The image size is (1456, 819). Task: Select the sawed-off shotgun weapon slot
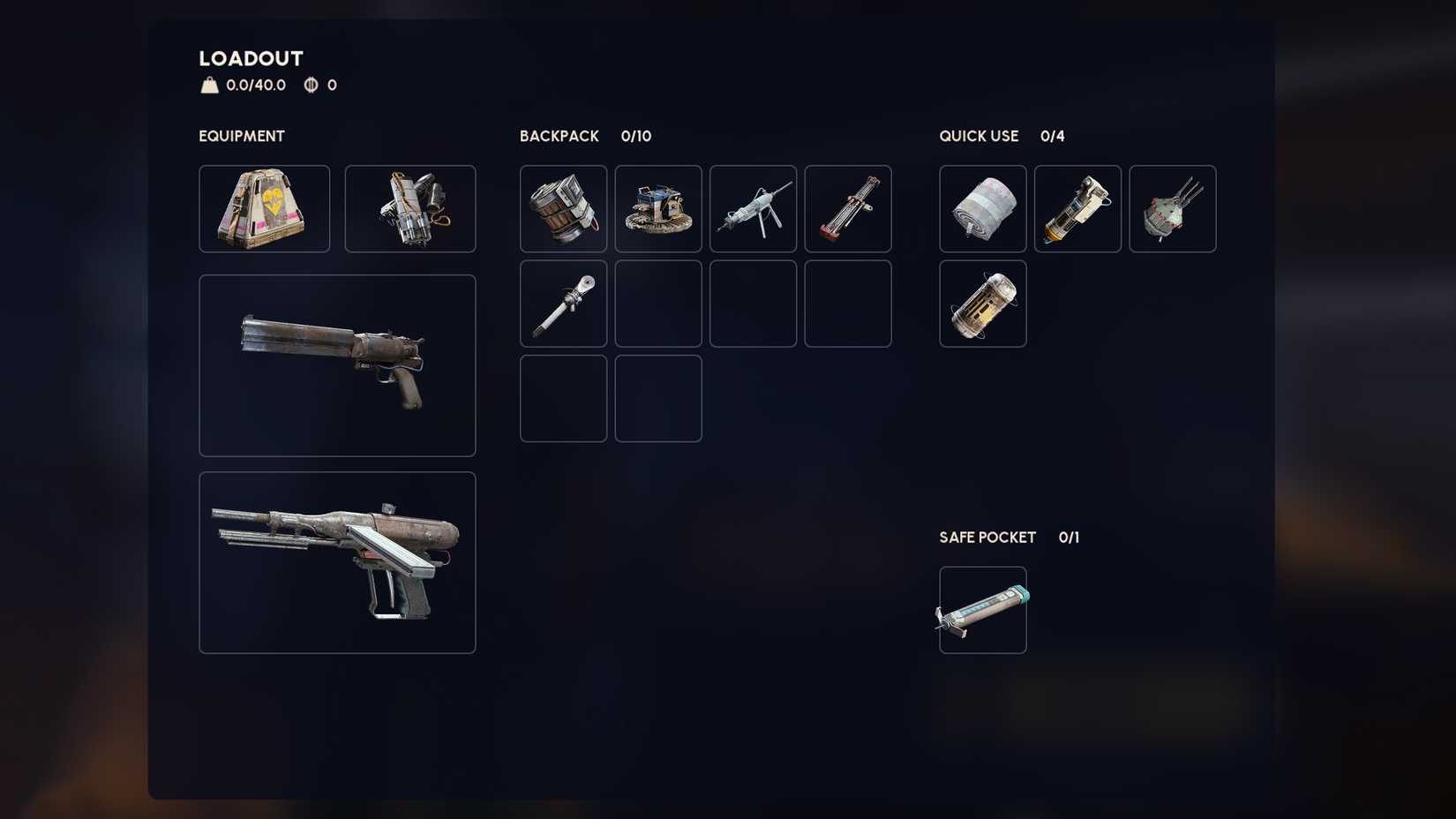click(337, 365)
